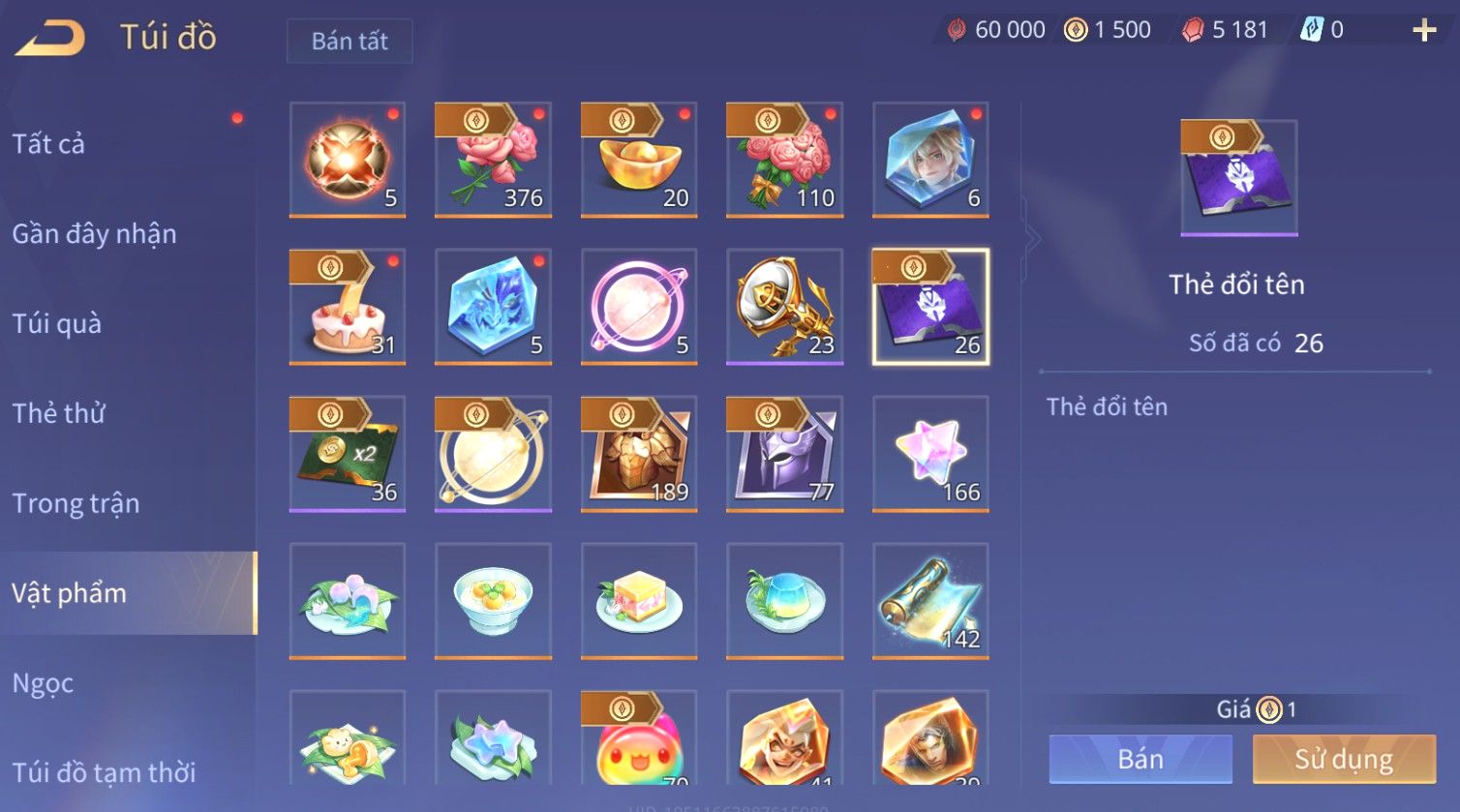Pick the birthday cake item slot

348,307
